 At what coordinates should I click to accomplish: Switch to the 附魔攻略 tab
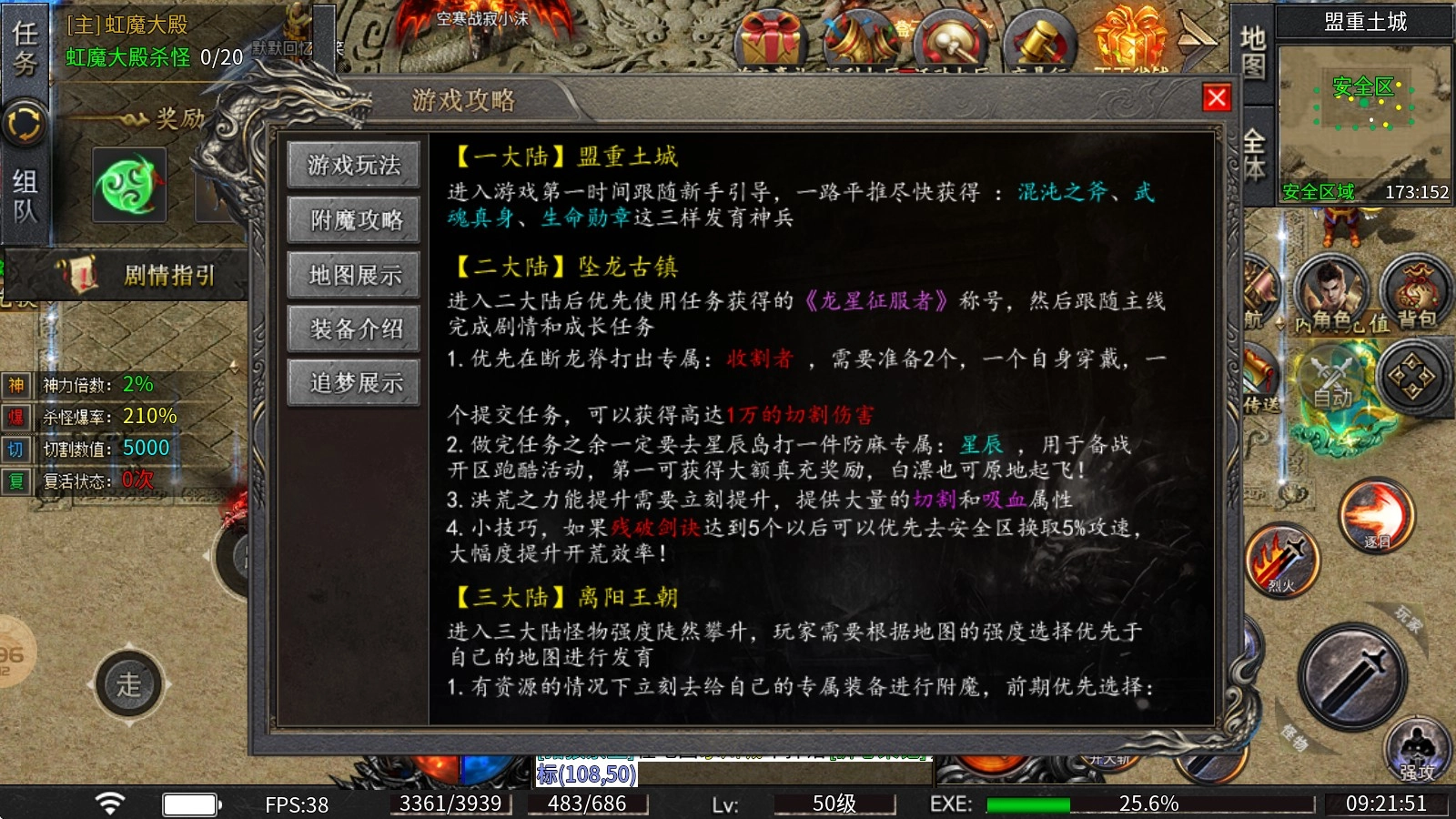pyautogui.click(x=353, y=220)
